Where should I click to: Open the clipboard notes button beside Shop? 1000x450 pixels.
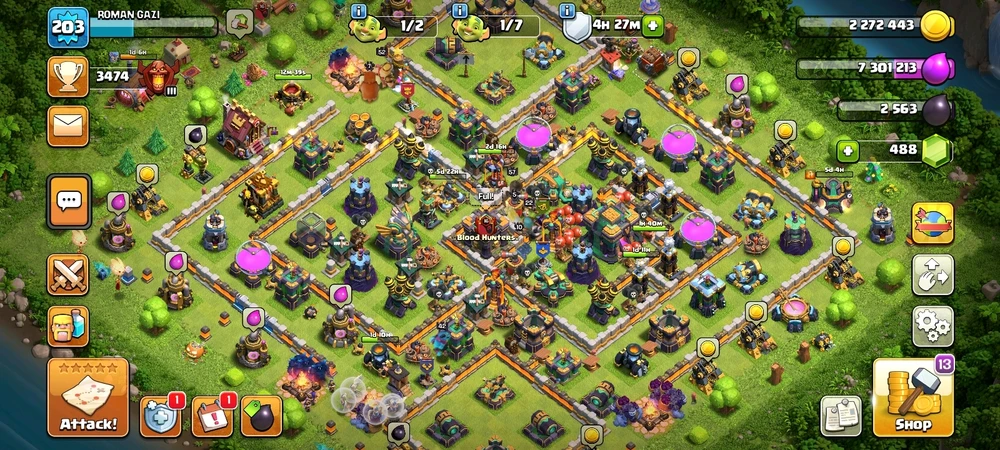point(840,415)
